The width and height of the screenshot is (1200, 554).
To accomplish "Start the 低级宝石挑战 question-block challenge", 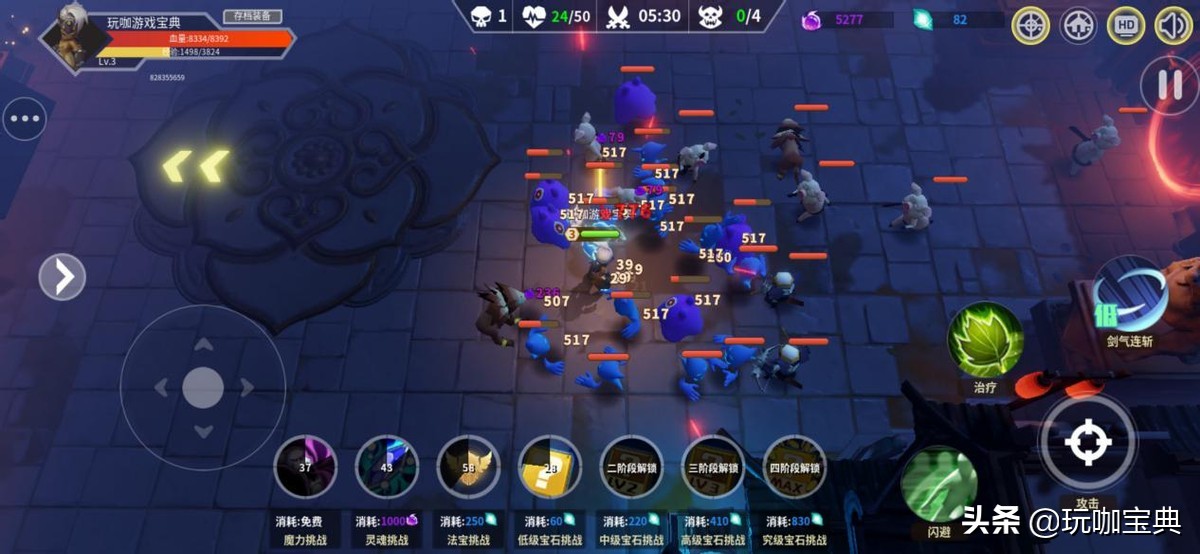I will [550, 467].
